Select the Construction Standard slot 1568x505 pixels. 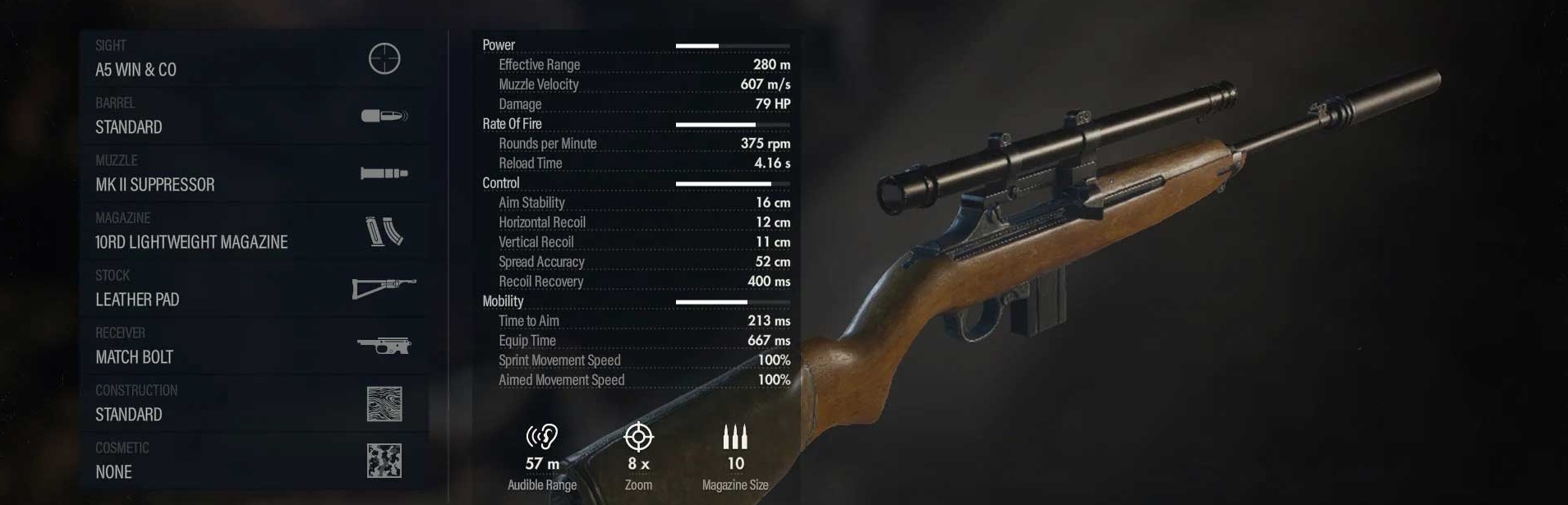(x=253, y=403)
